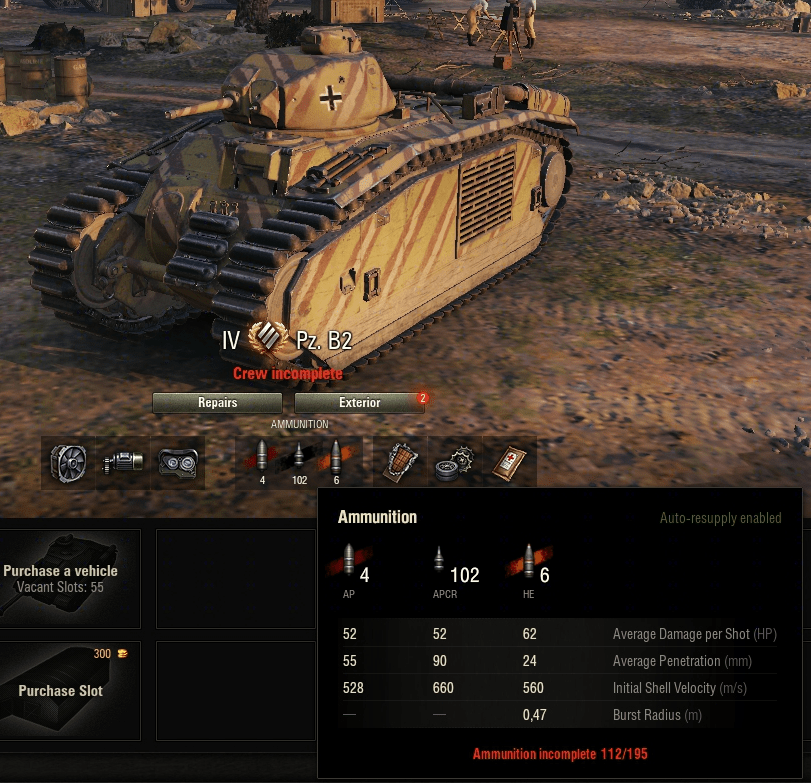Open the Repairs menu

pyautogui.click(x=217, y=403)
